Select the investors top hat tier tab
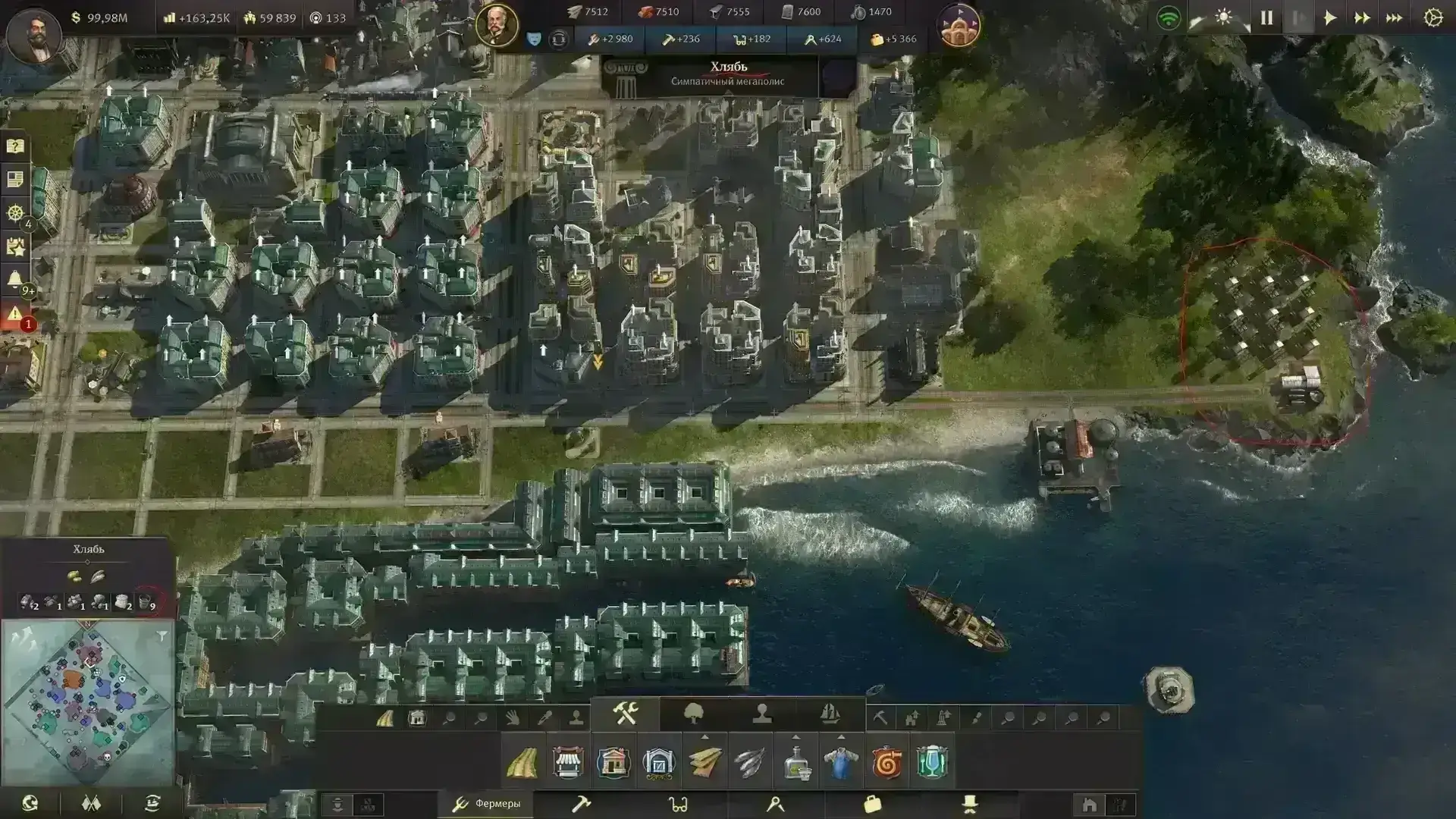Viewport: 1456px width, 819px height. tap(969, 804)
